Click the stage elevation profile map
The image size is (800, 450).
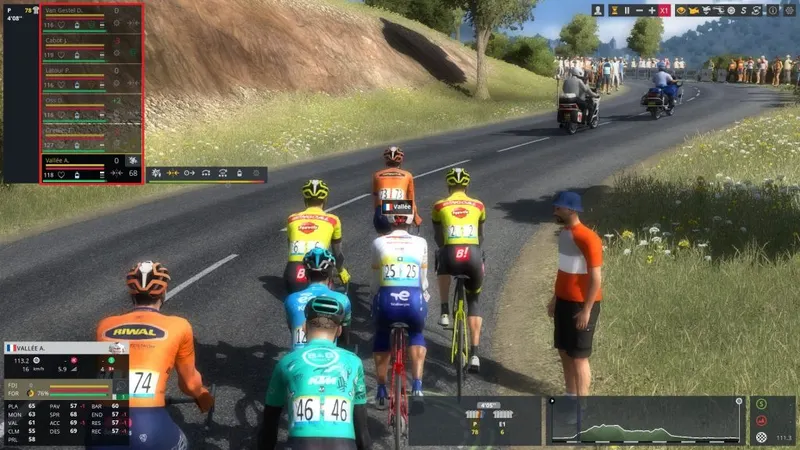(647, 421)
